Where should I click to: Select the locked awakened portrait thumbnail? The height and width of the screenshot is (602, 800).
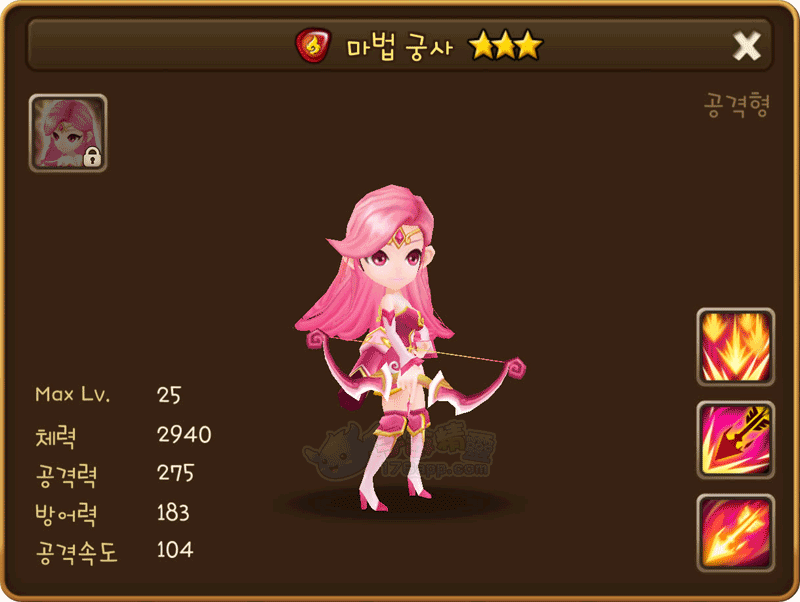click(x=68, y=133)
